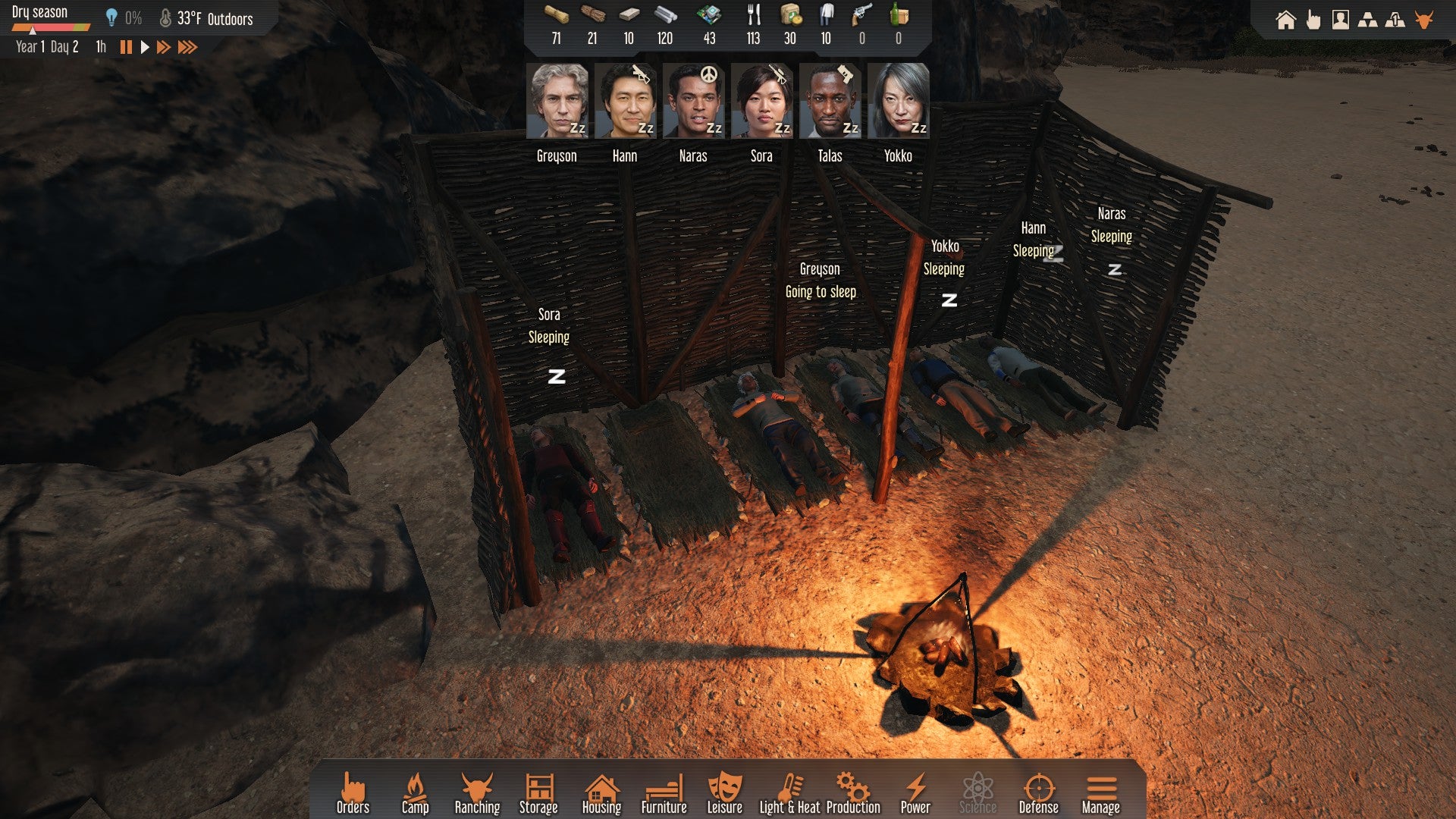Open the Storage build menu

click(538, 793)
